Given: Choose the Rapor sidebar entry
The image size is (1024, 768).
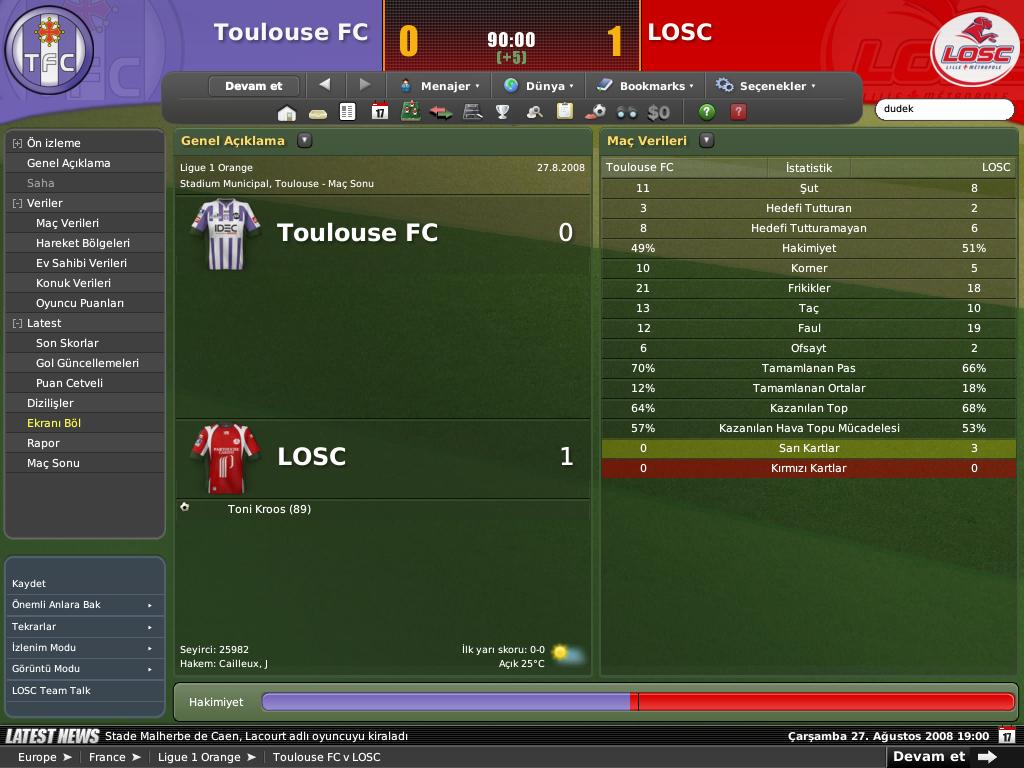Looking at the screenshot, I should pos(44,443).
